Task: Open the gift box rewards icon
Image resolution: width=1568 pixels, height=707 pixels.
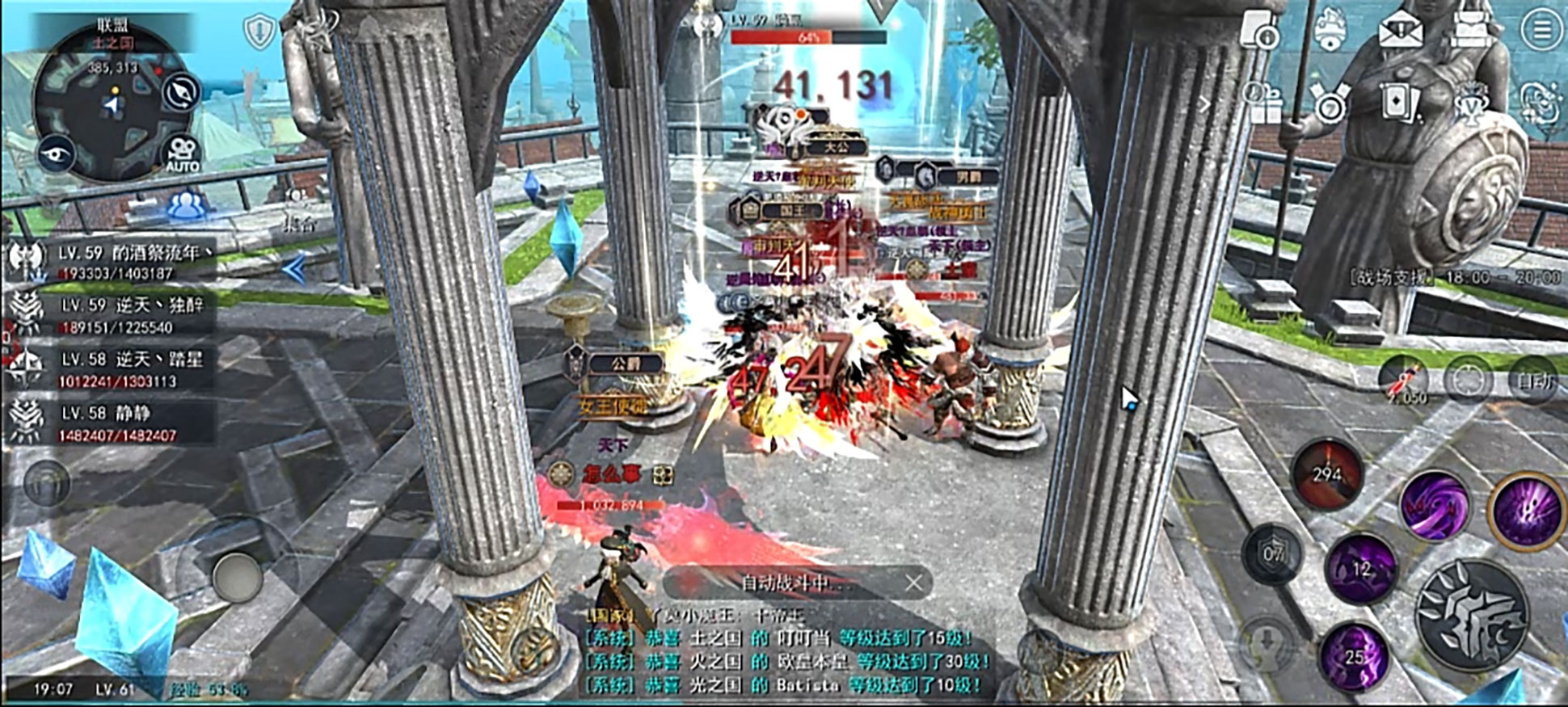Action: (x=1262, y=103)
